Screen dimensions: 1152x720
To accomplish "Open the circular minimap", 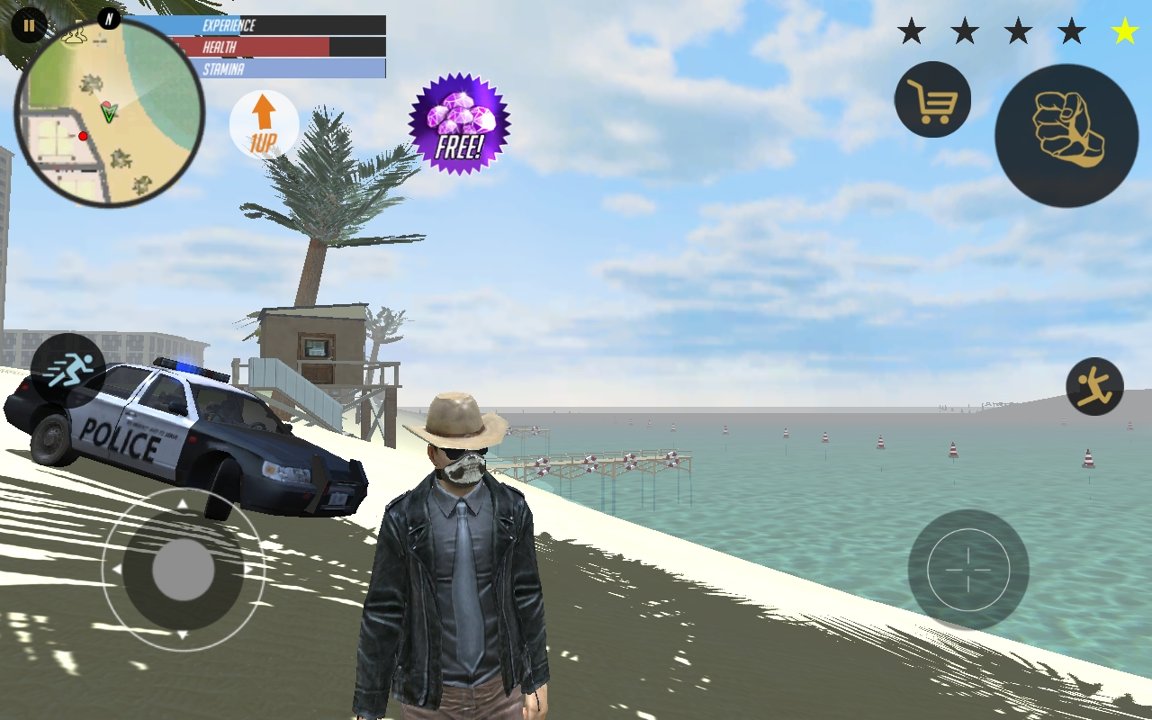I will [x=109, y=112].
